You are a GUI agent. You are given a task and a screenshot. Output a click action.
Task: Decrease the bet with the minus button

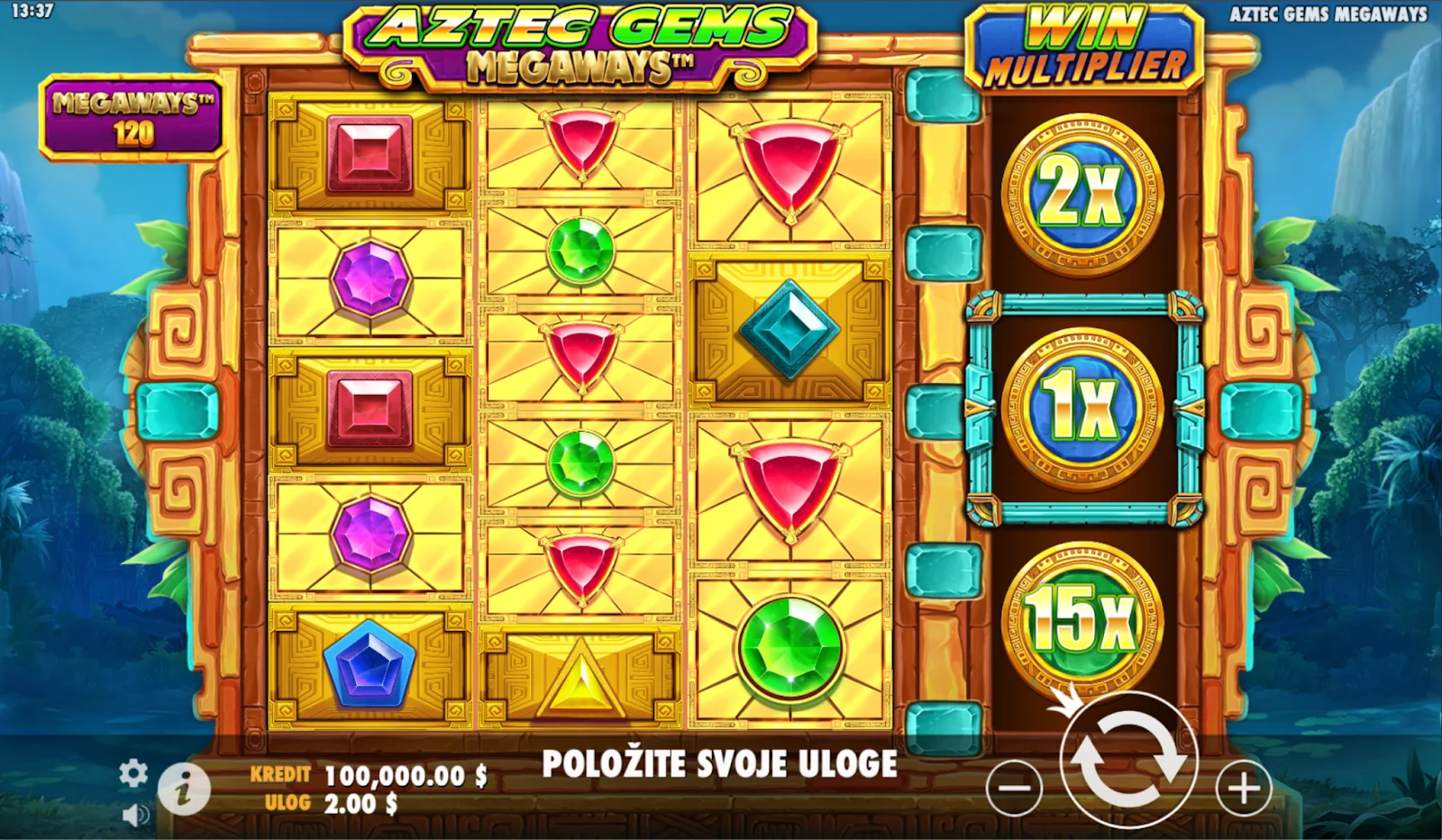[1014, 788]
